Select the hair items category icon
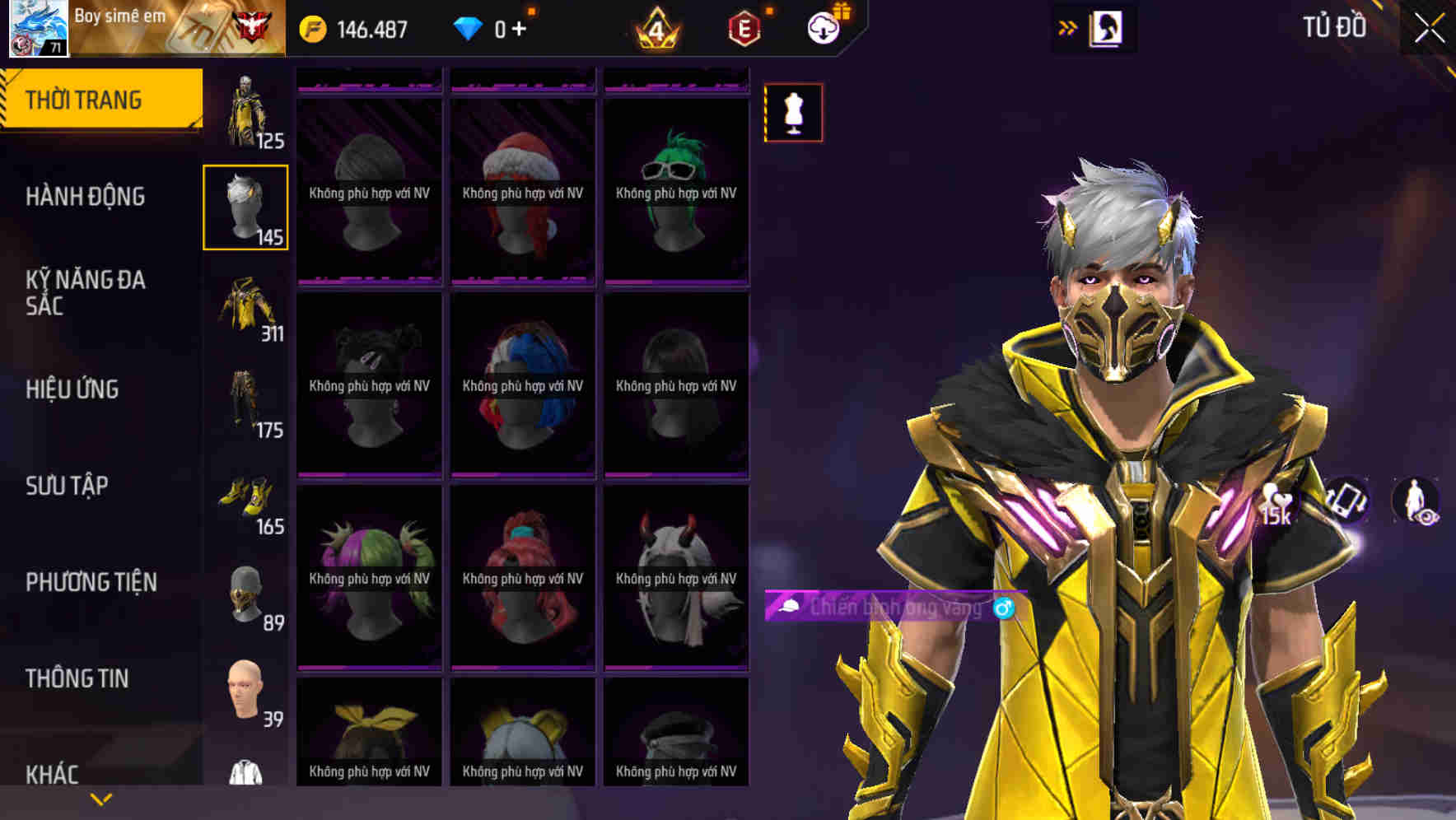This screenshot has width=1456, height=820. [x=245, y=208]
